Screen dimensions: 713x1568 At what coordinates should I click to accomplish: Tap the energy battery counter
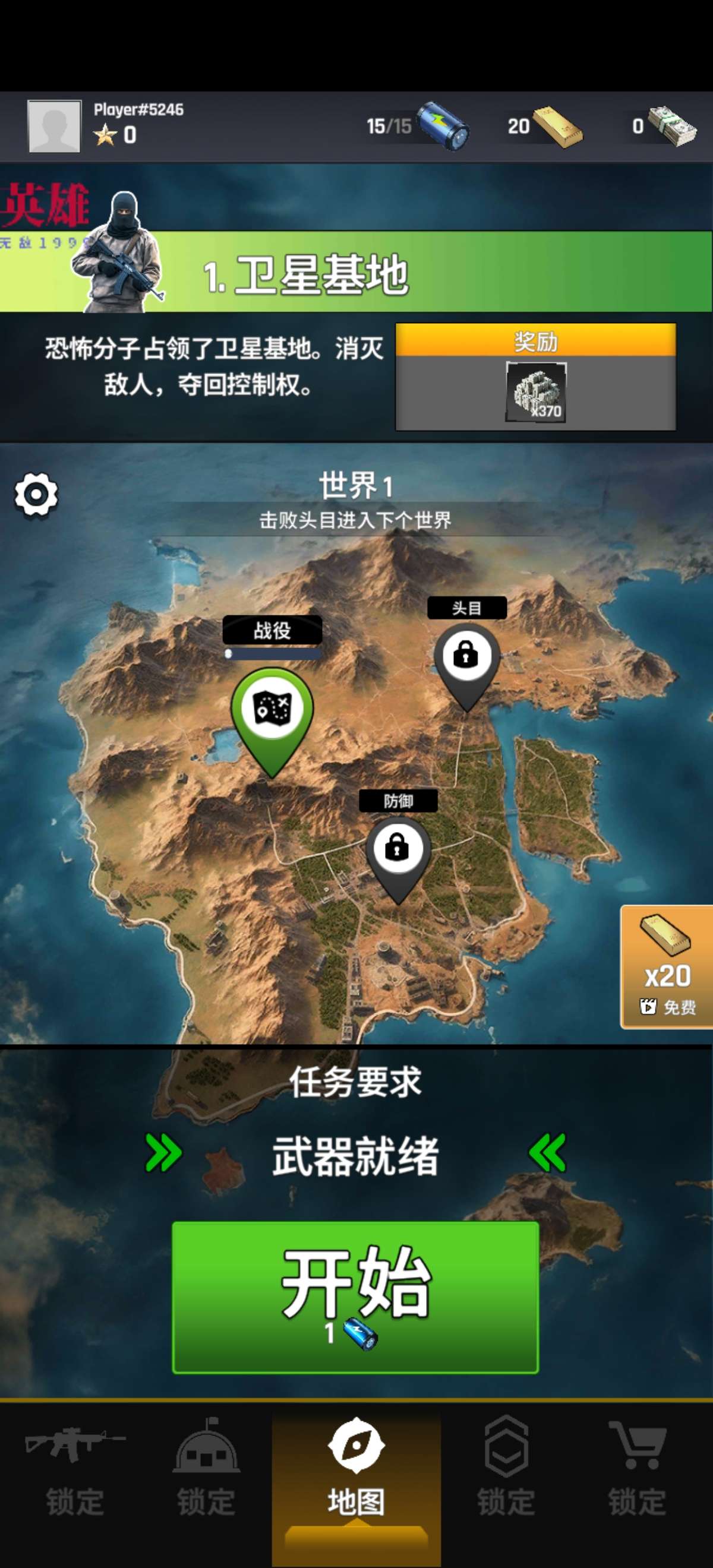[443, 125]
